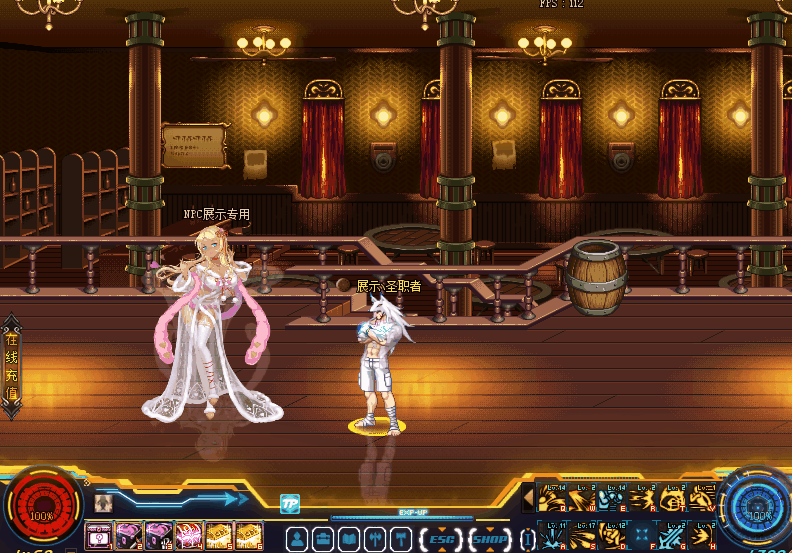Viewport: 792px width, 553px height.
Task: Click the online recharge side tab
Action: (11, 366)
